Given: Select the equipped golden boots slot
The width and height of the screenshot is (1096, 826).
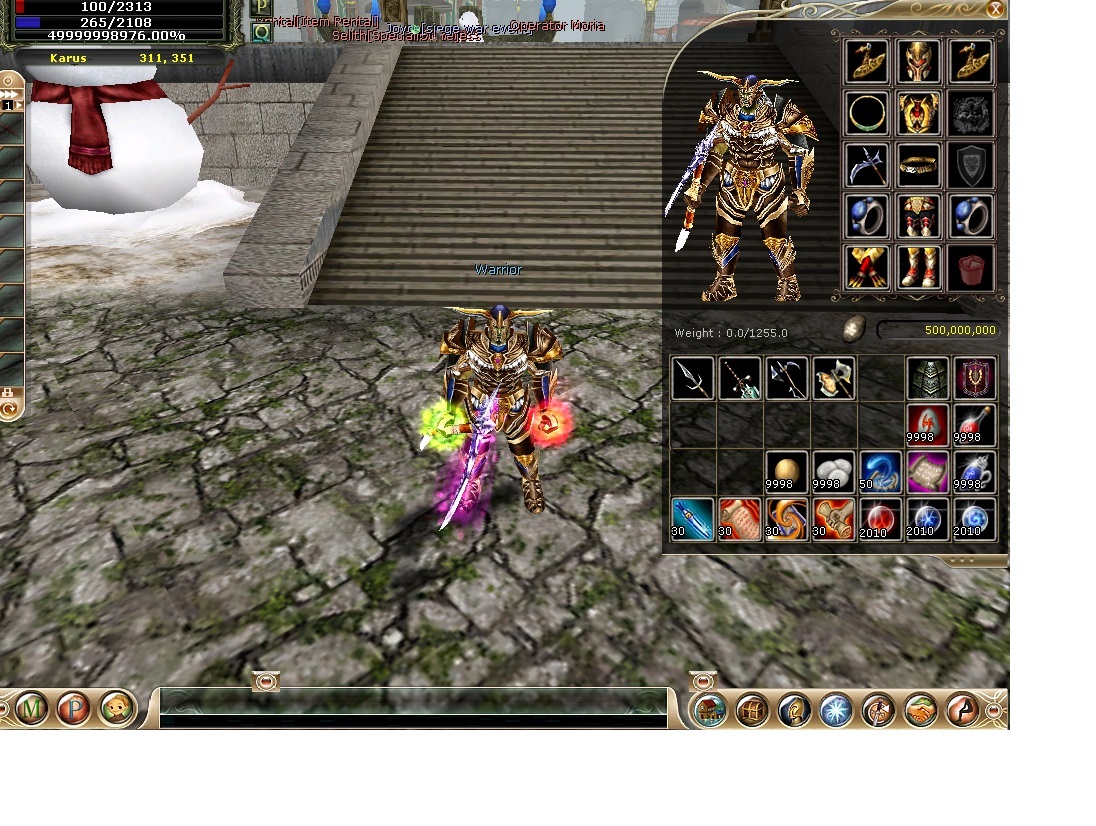Looking at the screenshot, I should pyautogui.click(x=918, y=268).
